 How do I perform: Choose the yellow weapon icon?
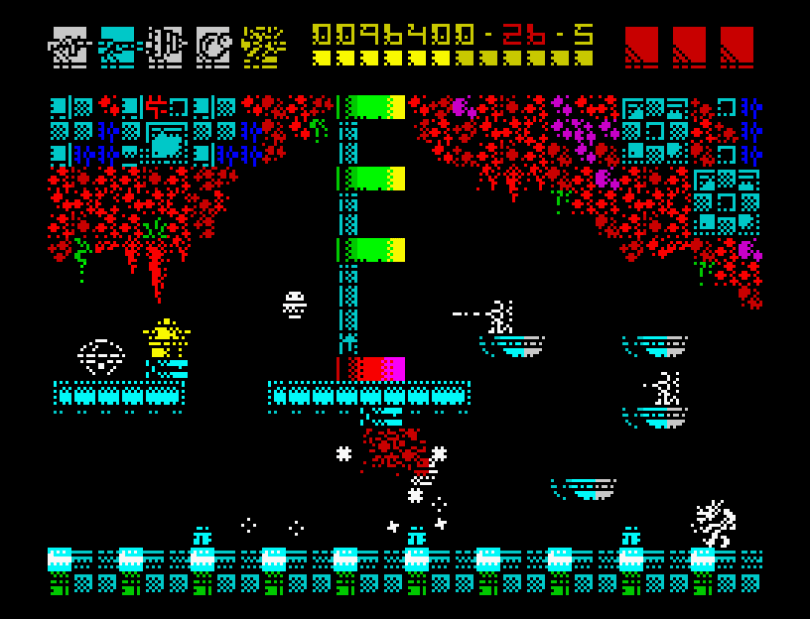point(263,46)
